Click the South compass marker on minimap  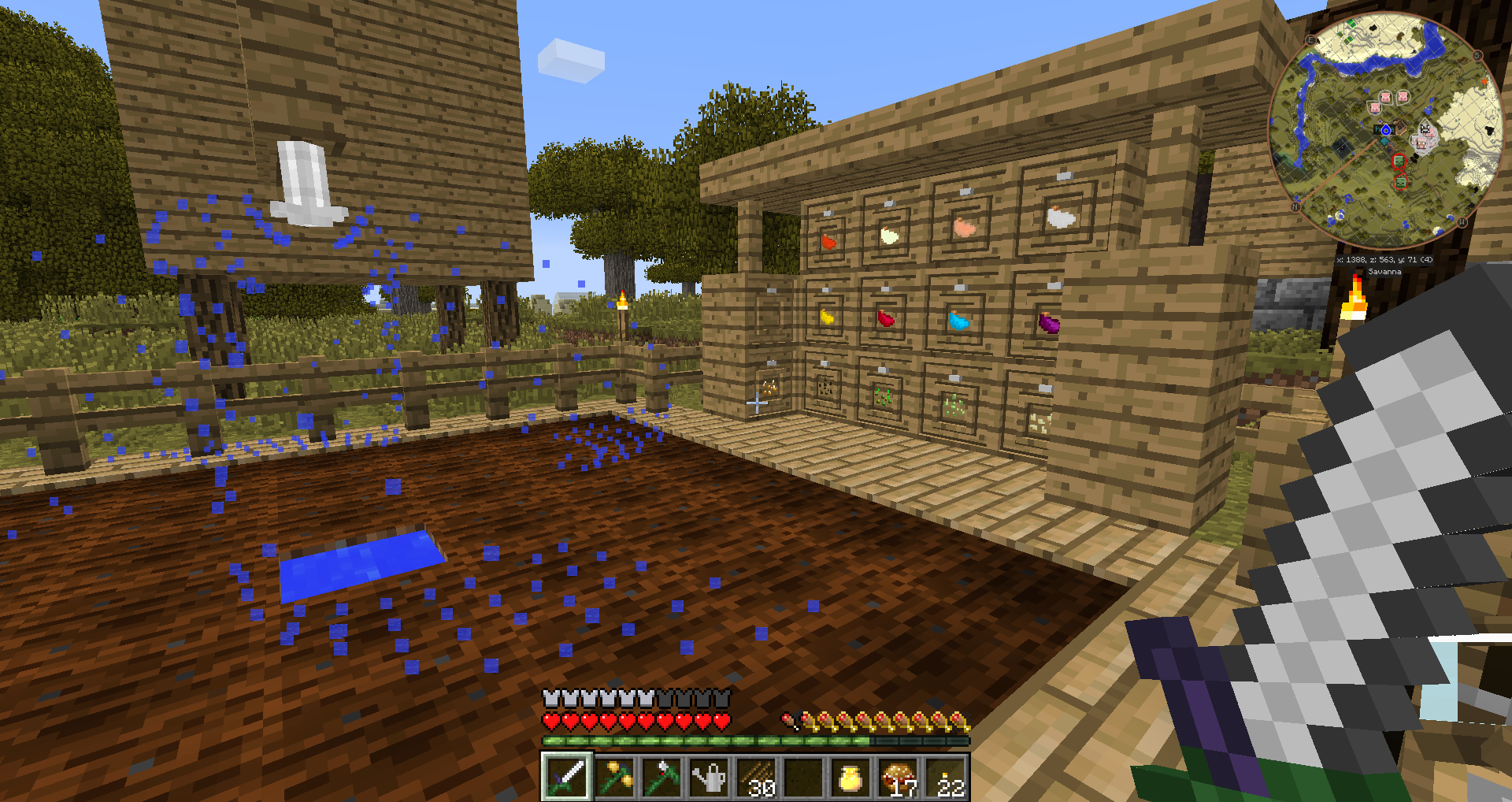tap(1477, 56)
